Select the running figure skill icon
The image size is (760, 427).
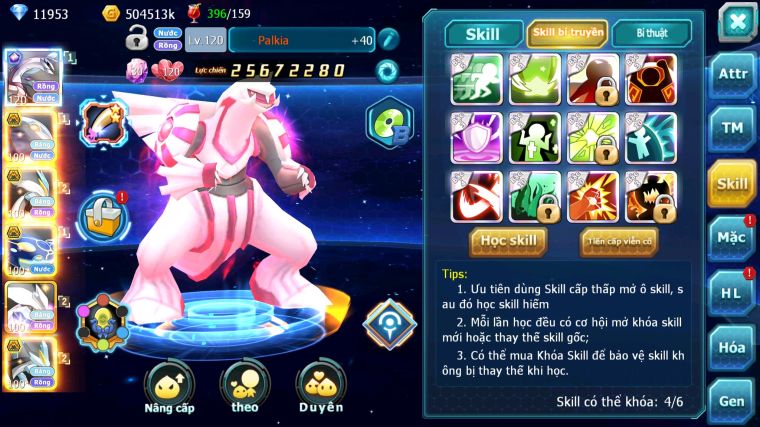coord(476,79)
